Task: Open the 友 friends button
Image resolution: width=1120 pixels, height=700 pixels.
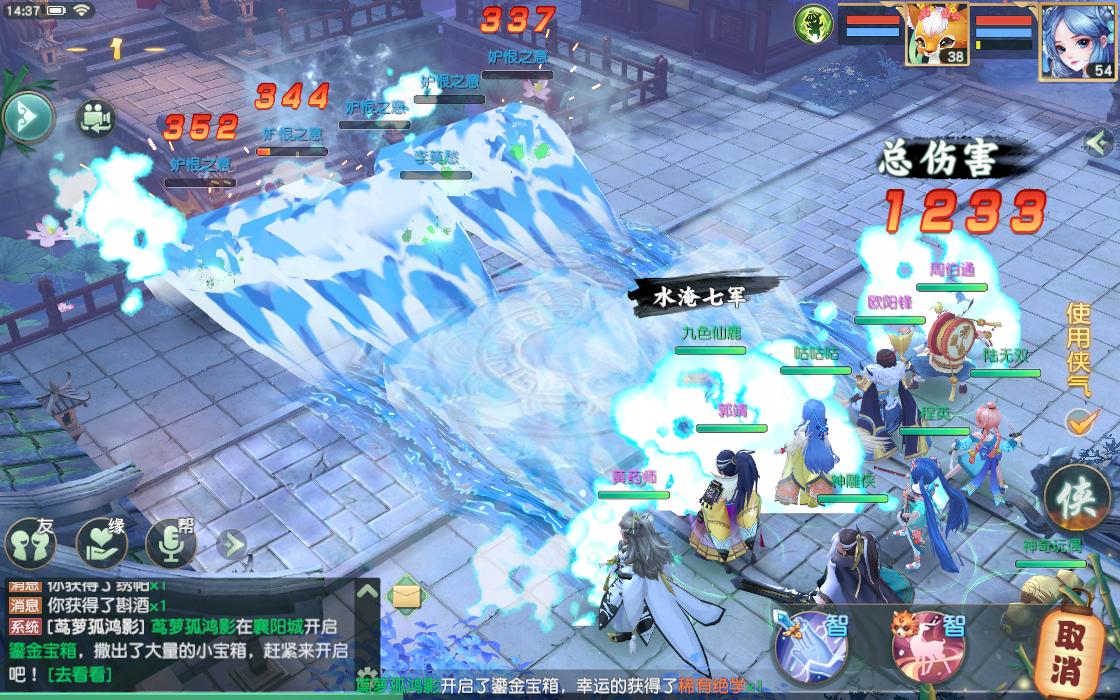Action: click(x=30, y=545)
